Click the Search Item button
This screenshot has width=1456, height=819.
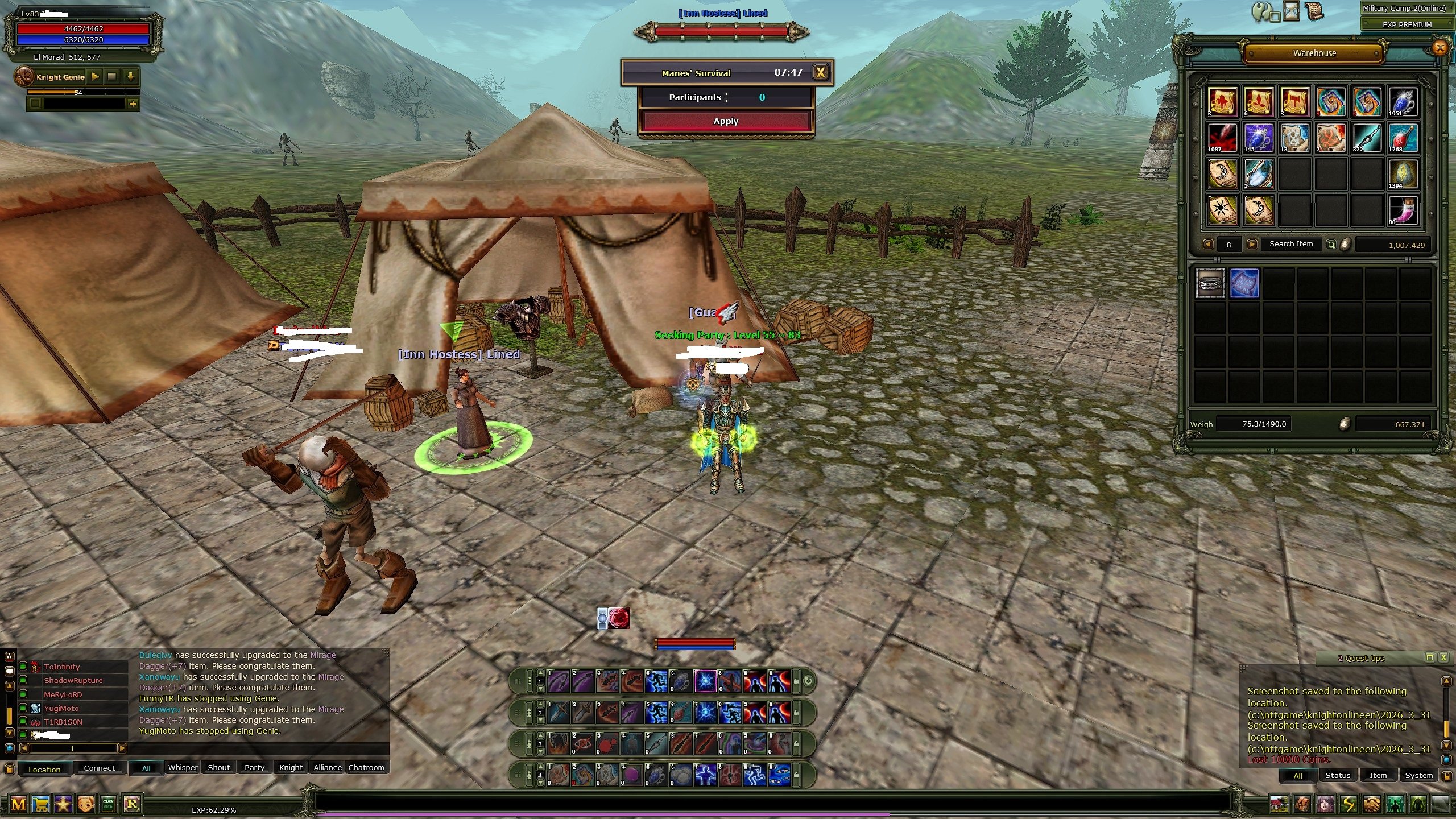1291,244
